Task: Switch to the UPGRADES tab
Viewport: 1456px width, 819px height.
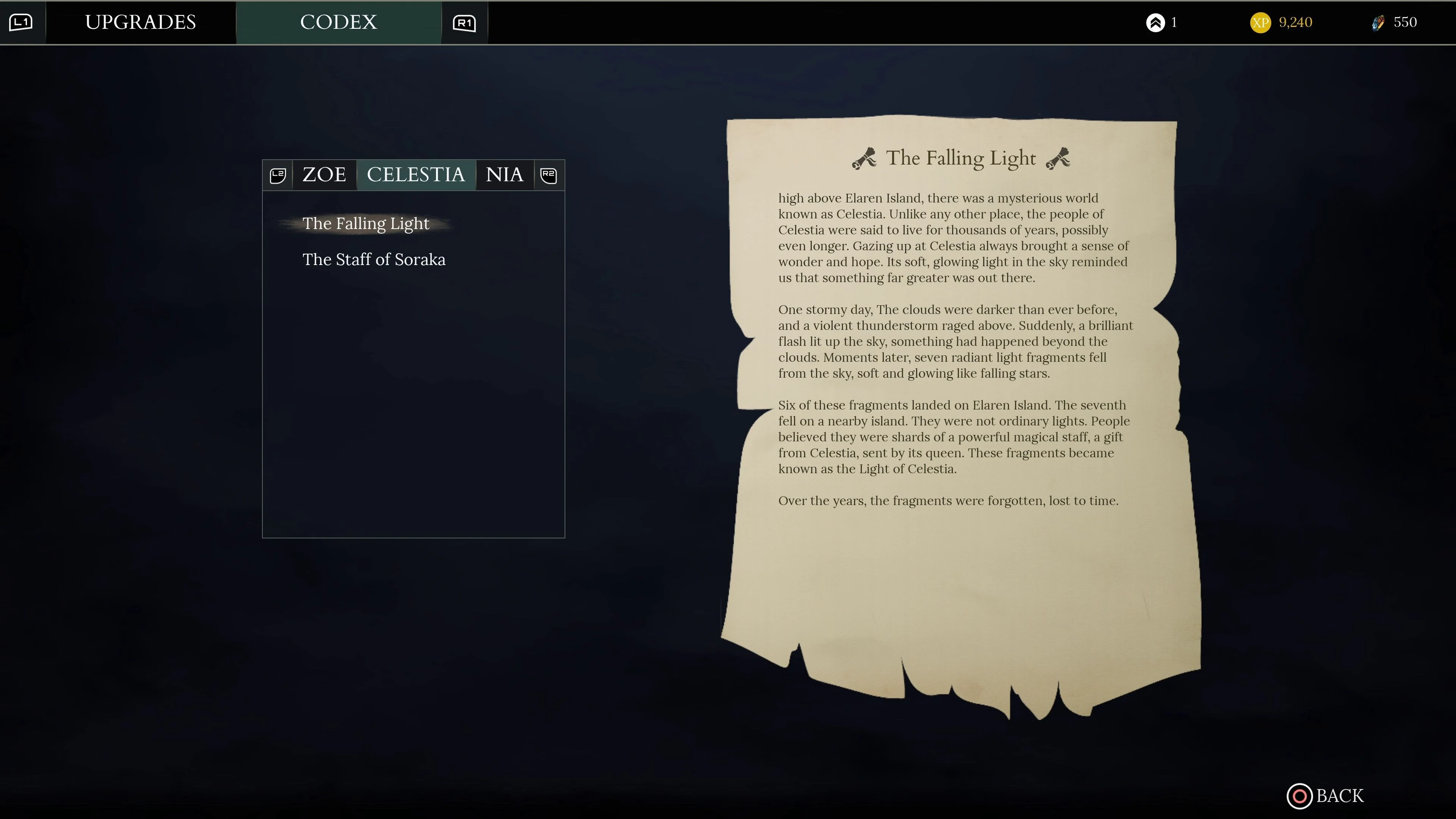Action: [141, 22]
